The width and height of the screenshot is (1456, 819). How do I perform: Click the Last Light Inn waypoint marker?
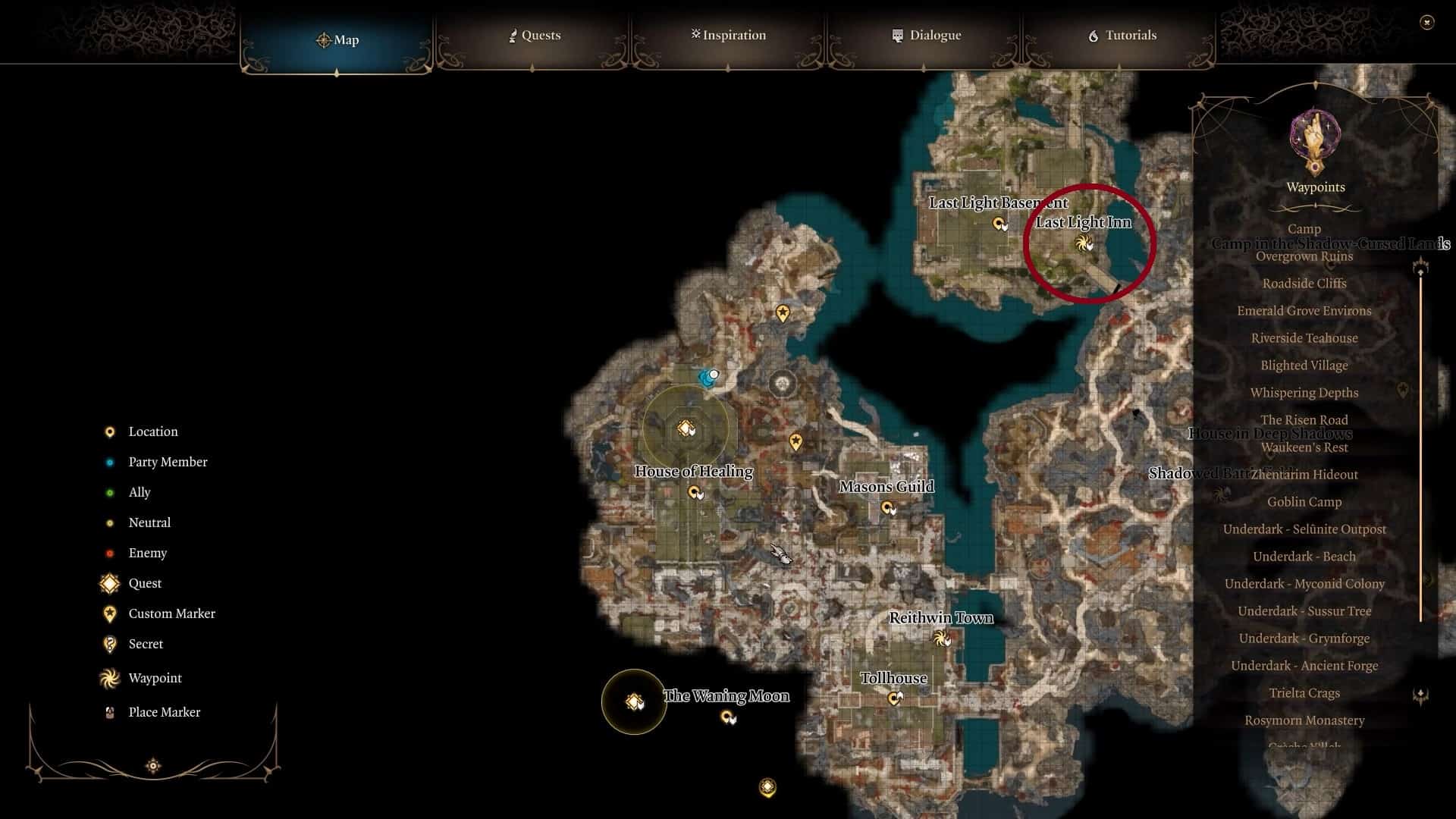pyautogui.click(x=1084, y=243)
